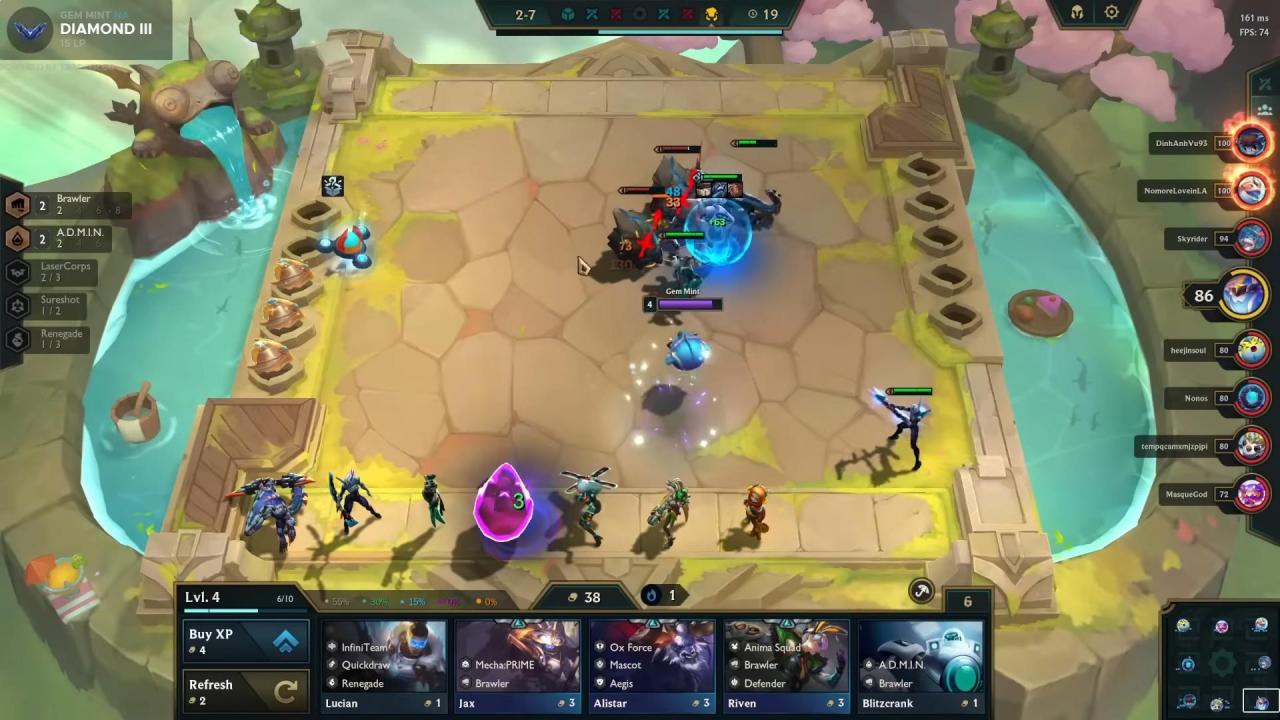Purchase the Blitzcrank champion card
1280x720 pixels.
pos(920,665)
